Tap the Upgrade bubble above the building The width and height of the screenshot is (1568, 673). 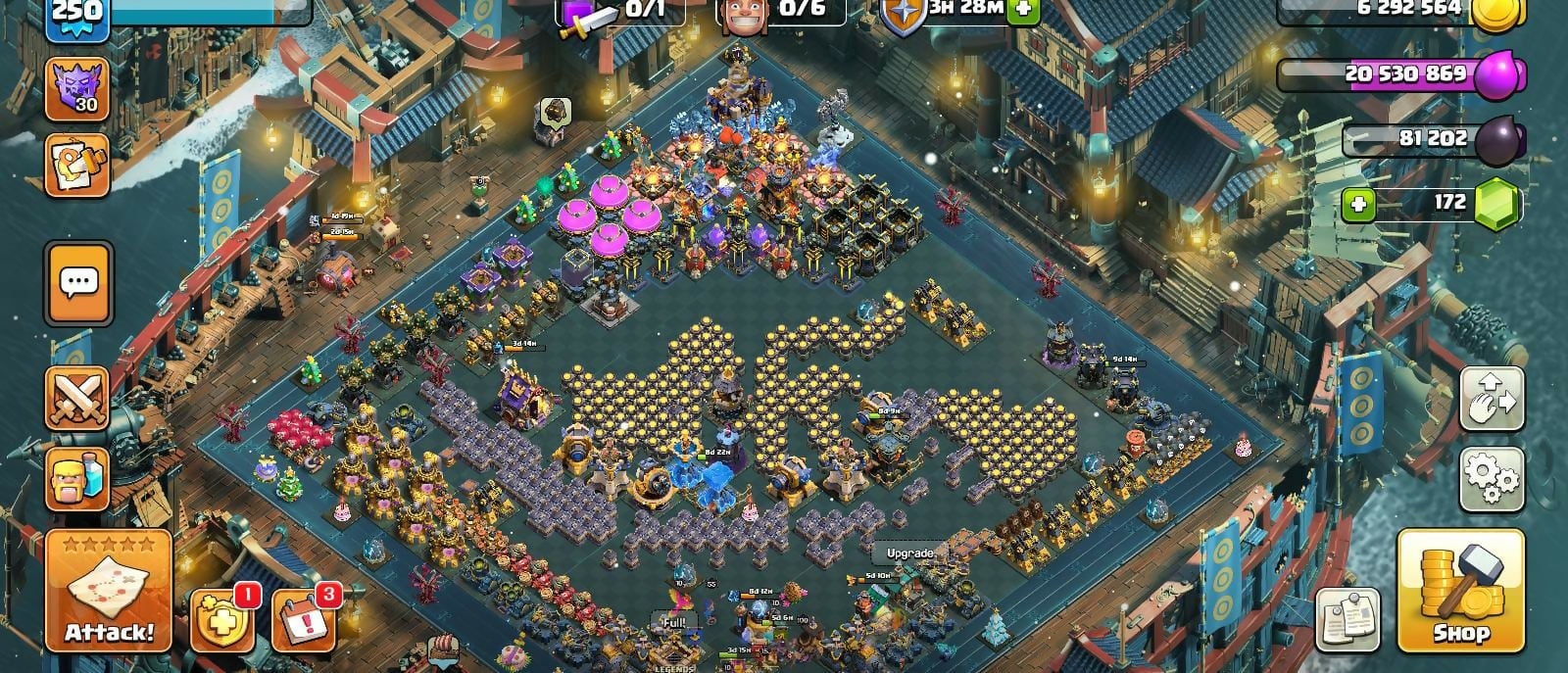coord(909,553)
